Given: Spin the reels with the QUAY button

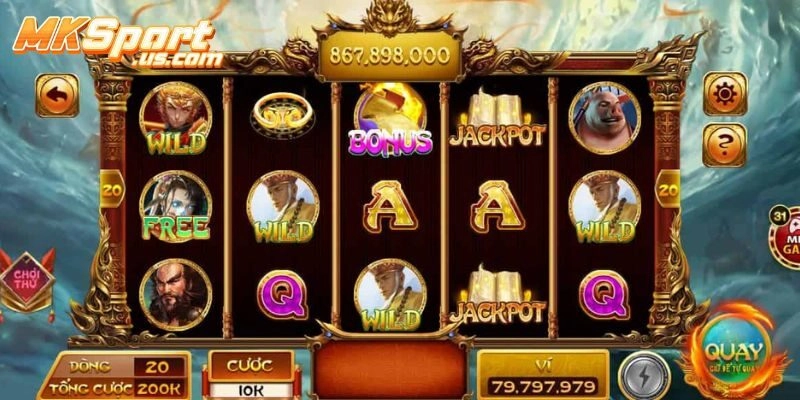Looking at the screenshot, I should 735,354.
